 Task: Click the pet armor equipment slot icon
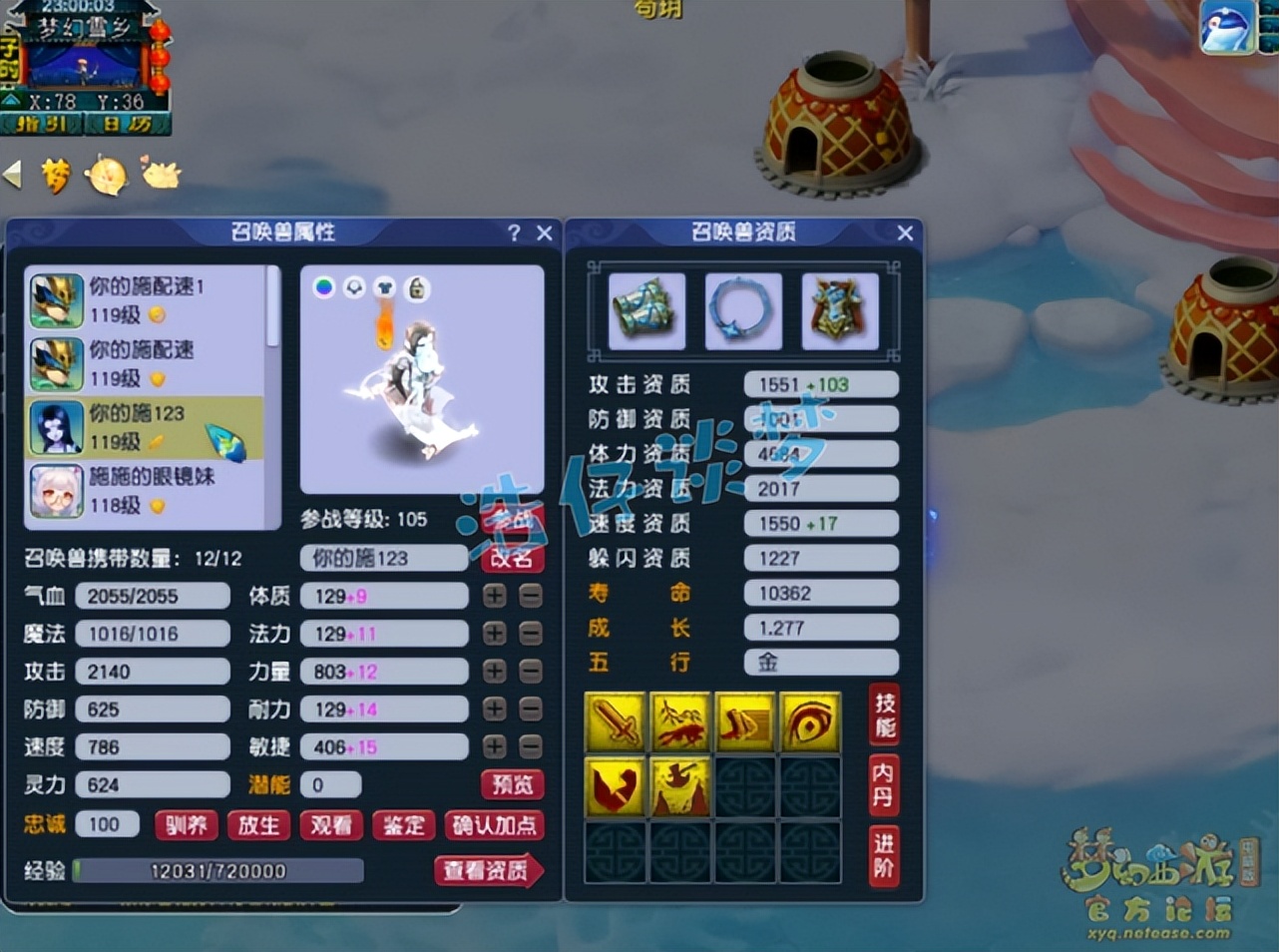coord(840,311)
